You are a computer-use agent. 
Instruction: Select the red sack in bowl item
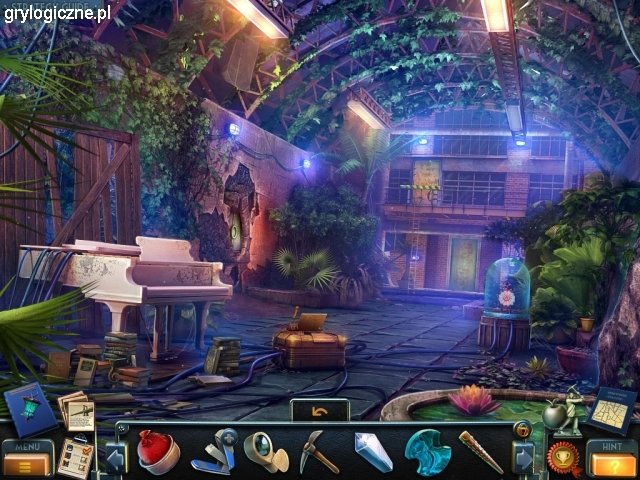157,451
